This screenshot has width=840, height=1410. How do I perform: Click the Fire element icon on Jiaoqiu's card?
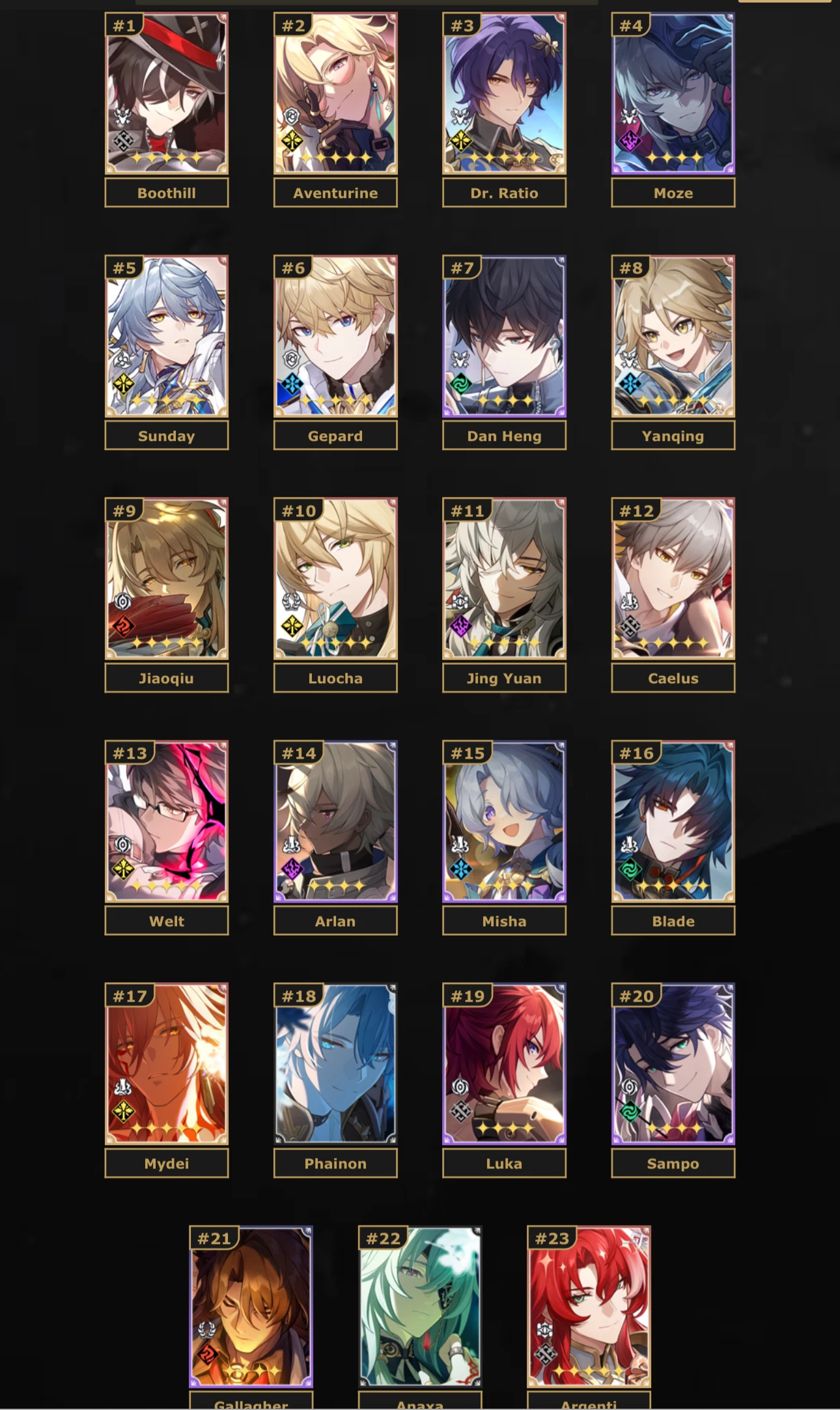click(x=123, y=626)
